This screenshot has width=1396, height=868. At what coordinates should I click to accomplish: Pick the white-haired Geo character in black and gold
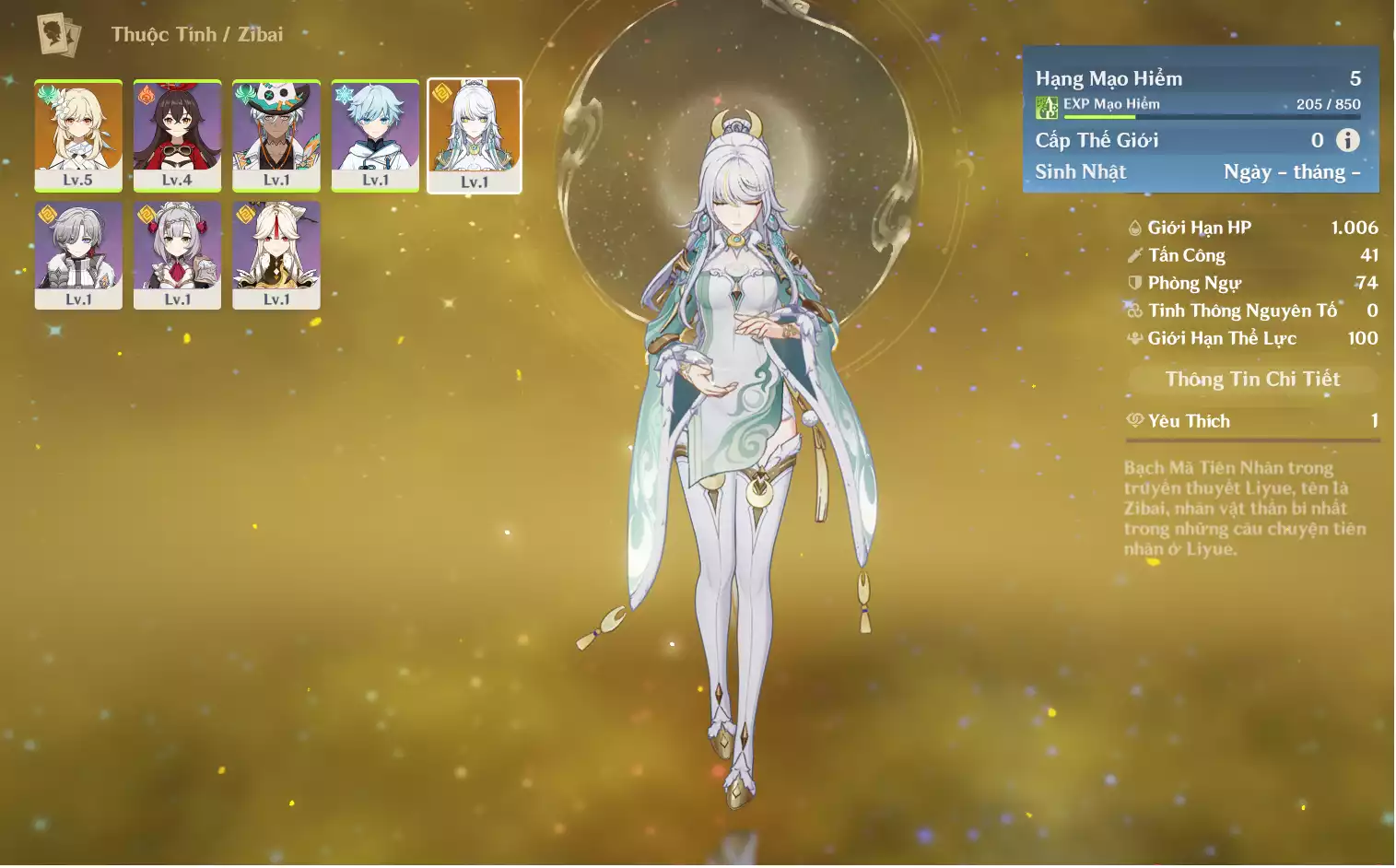(x=276, y=255)
